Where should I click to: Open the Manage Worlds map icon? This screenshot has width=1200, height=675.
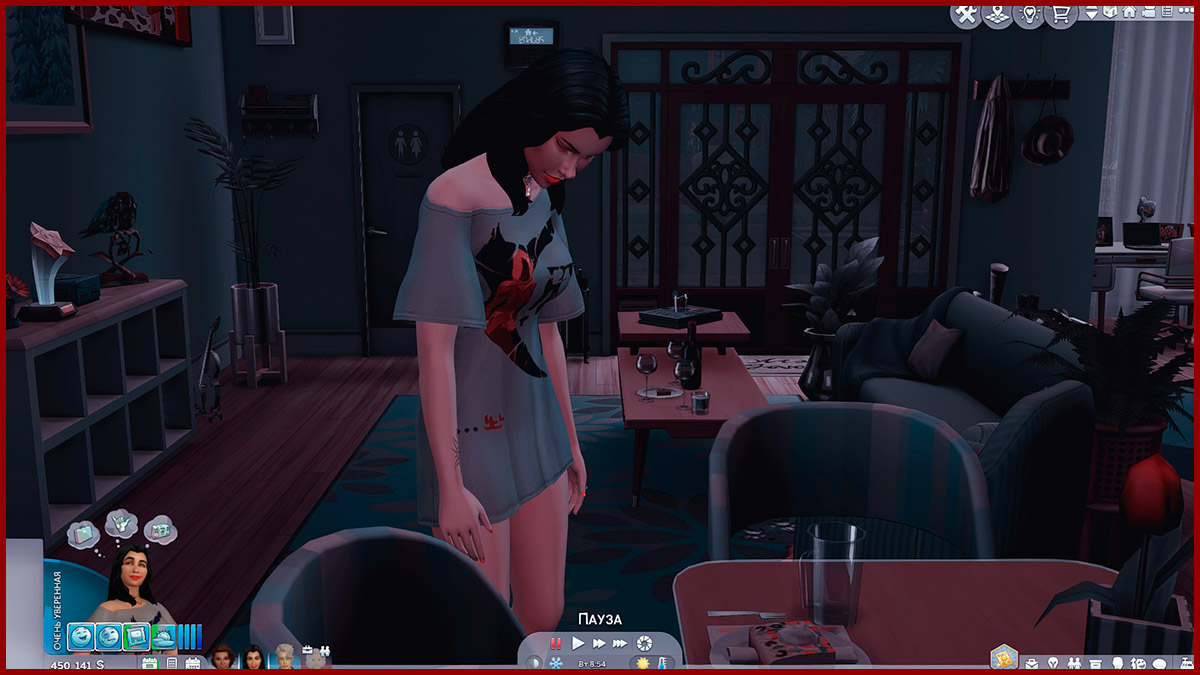click(996, 15)
